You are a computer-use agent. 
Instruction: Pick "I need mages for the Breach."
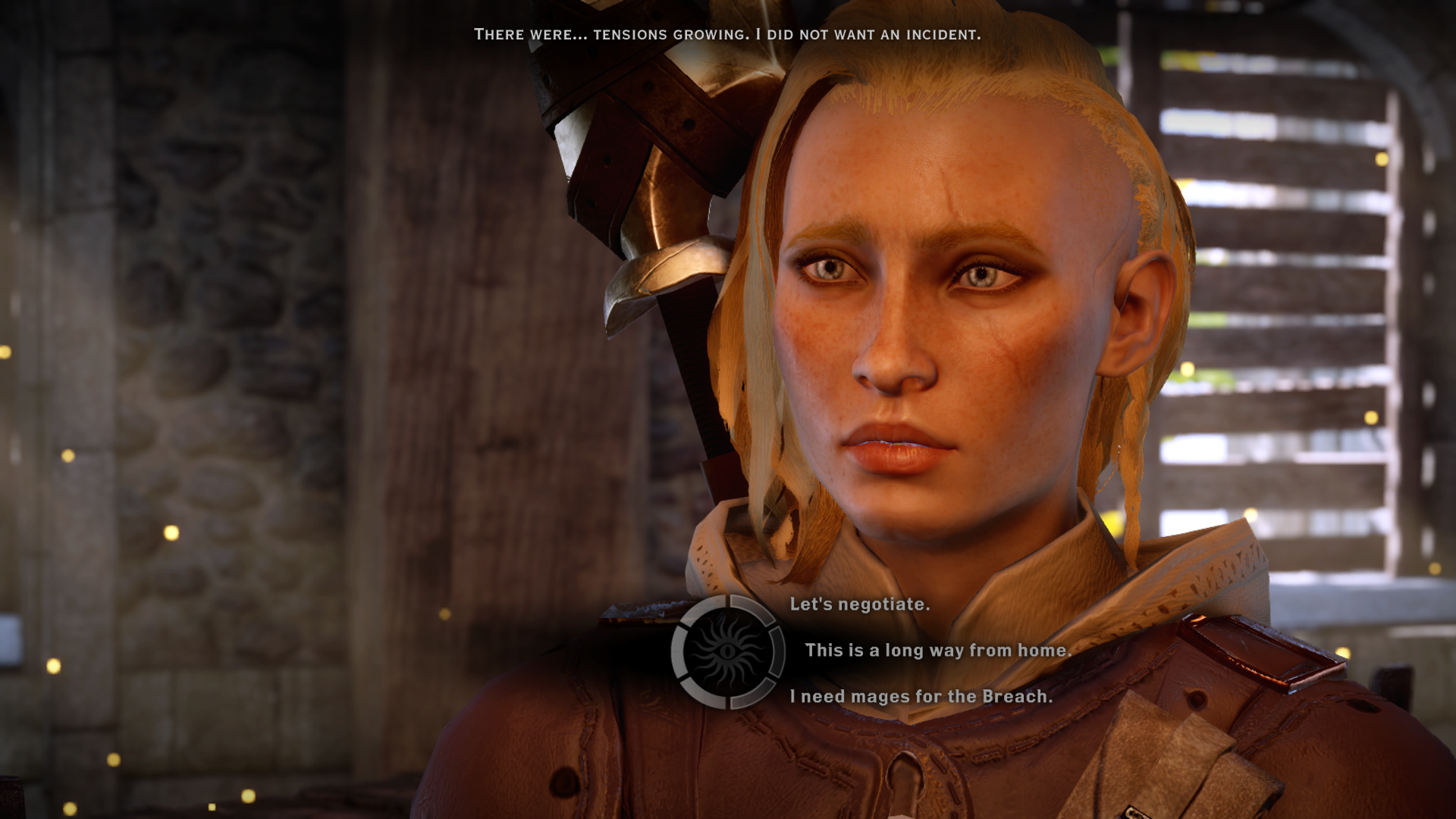[921, 697]
